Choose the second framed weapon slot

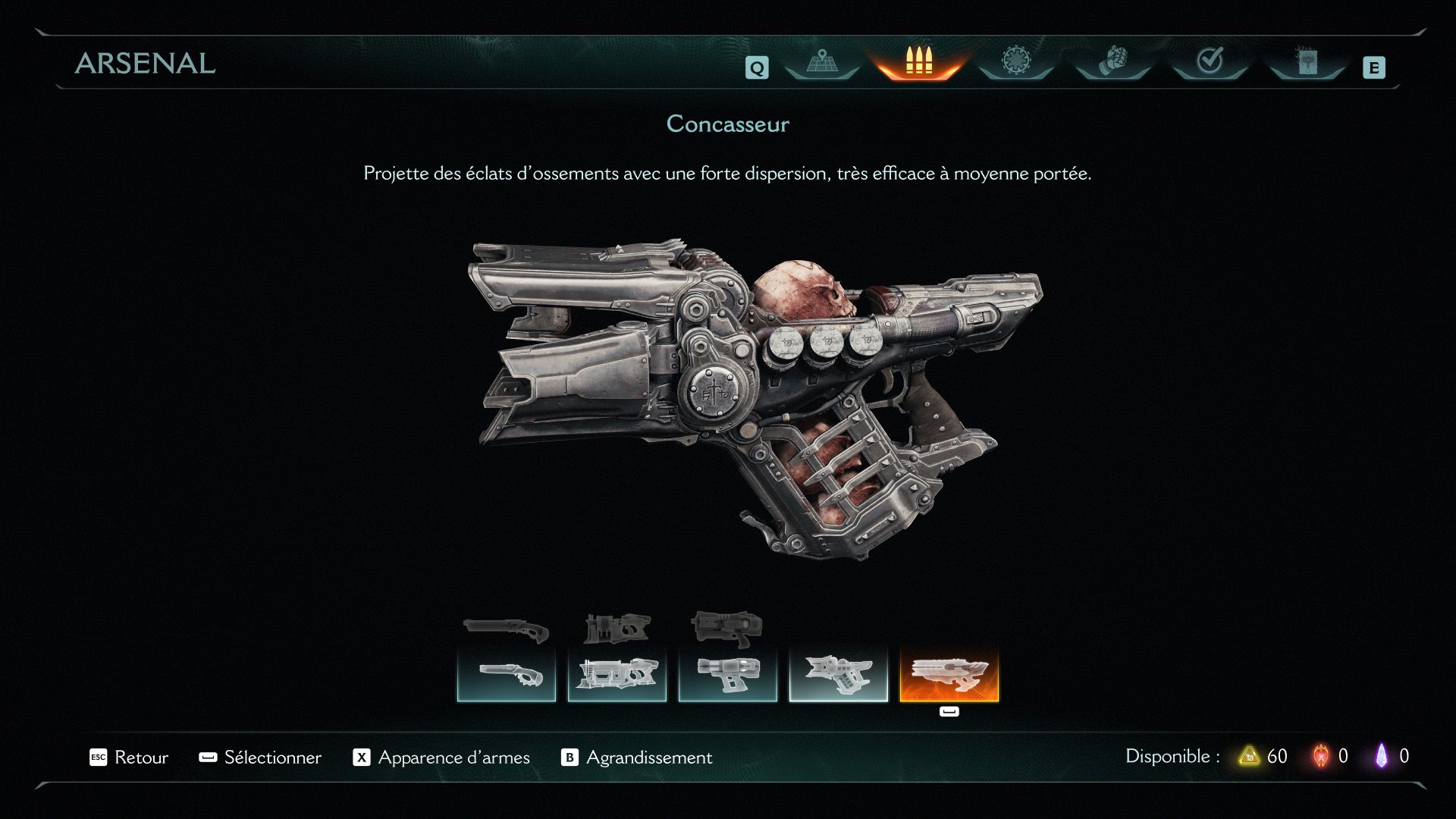[617, 675]
